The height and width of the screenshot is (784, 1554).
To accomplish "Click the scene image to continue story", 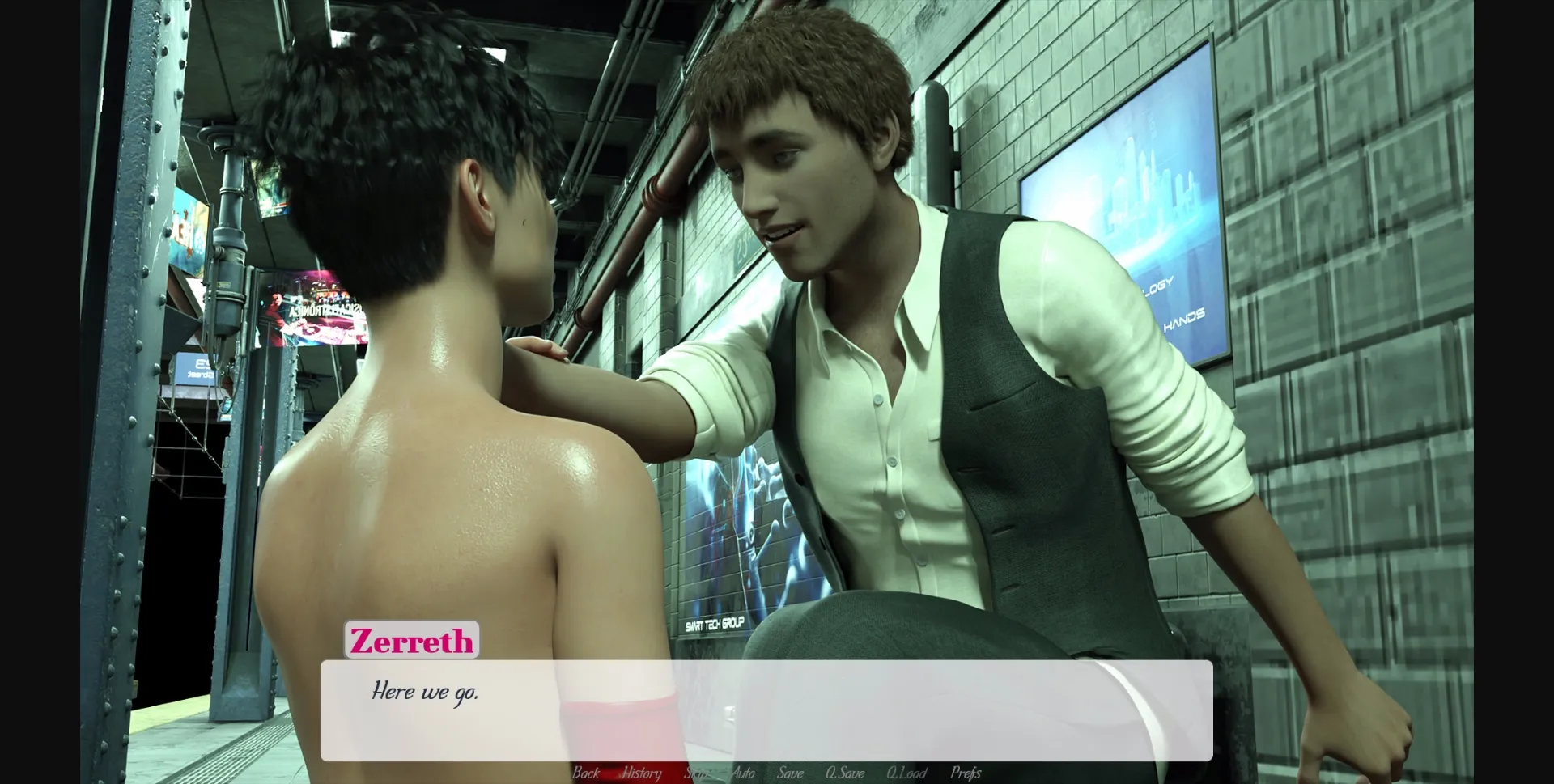I will [x=777, y=324].
